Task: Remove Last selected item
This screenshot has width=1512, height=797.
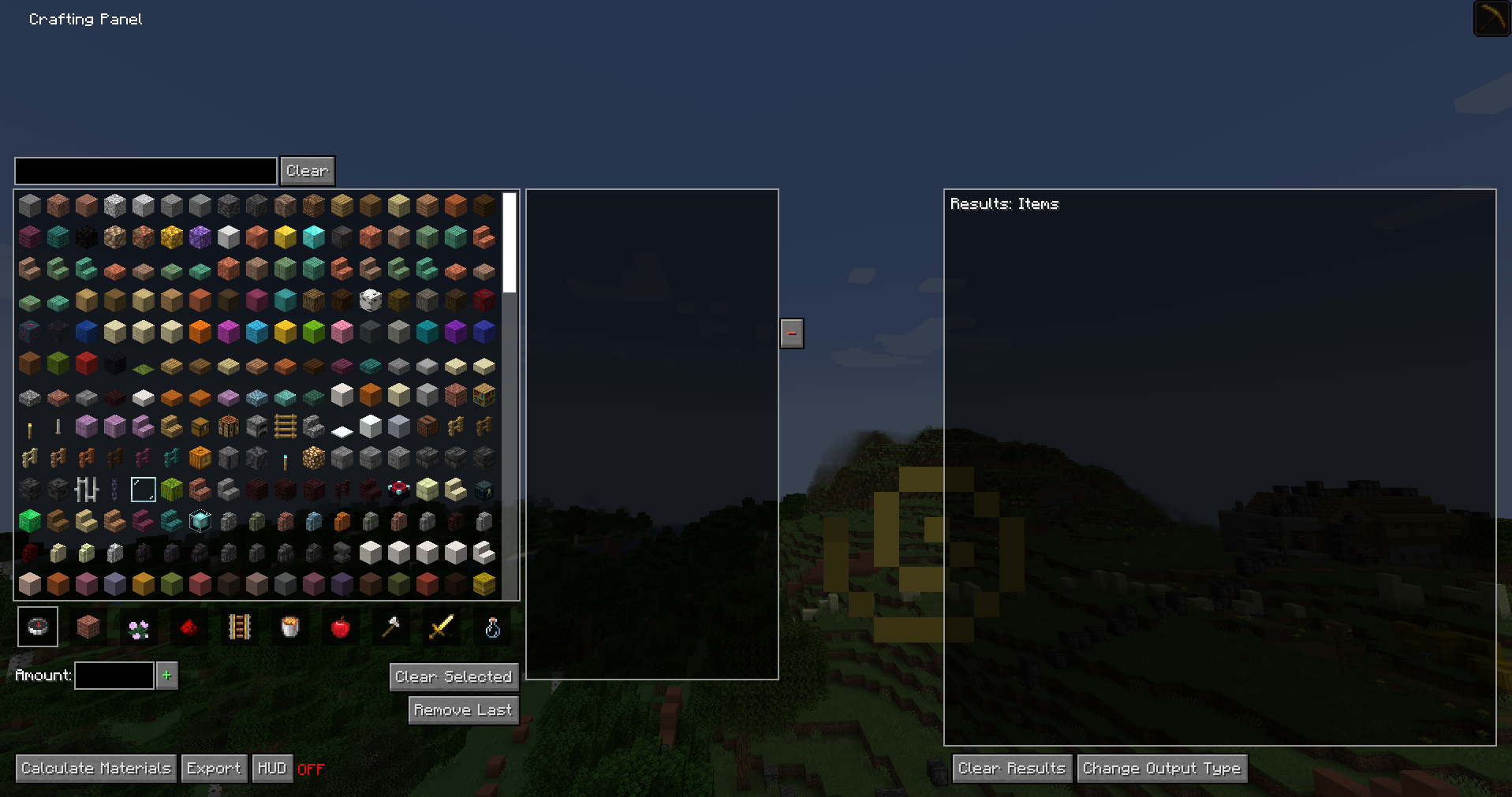Action: coord(462,709)
